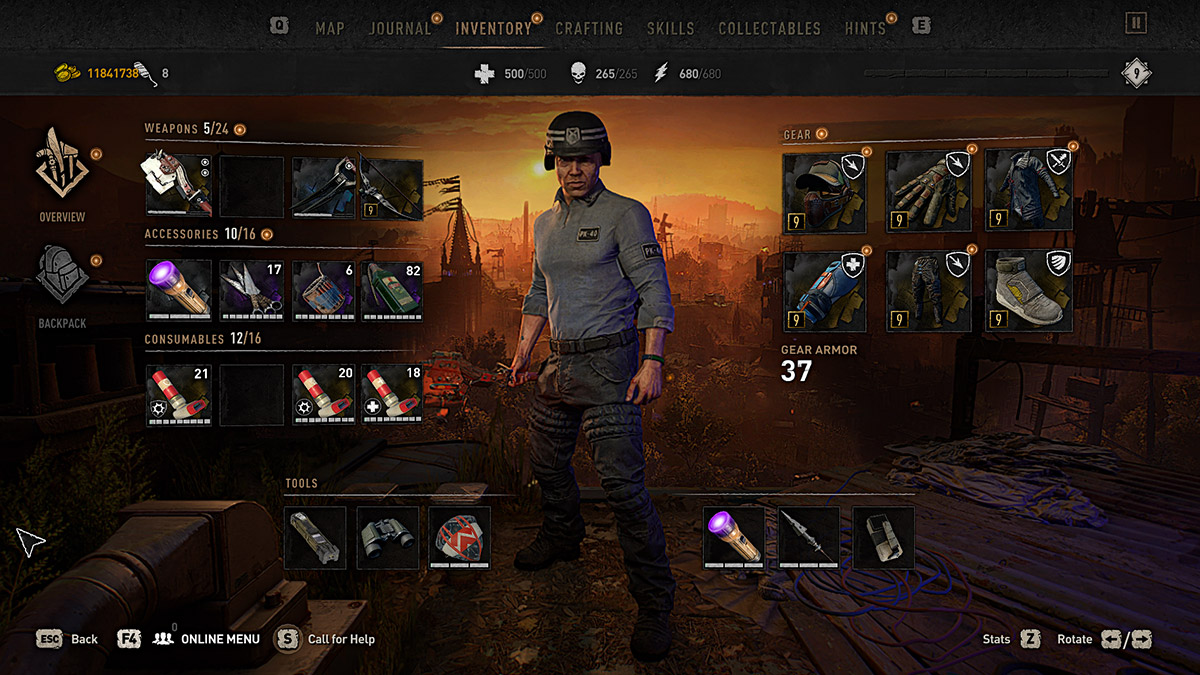Select the blue bracers gear slot

point(824,291)
